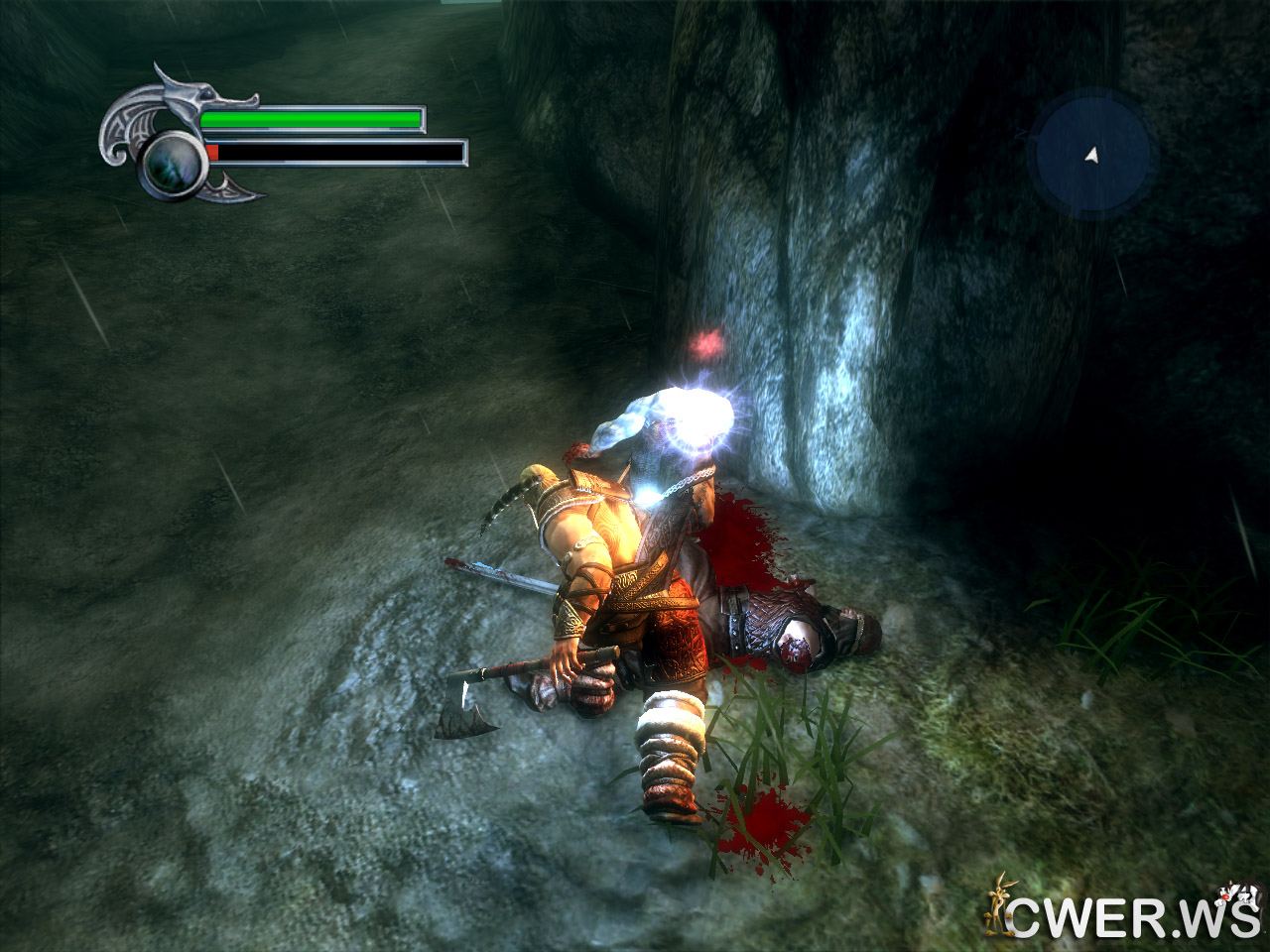Select the blue orb emblem by the health bar
1270x952 pixels.
pos(173,165)
